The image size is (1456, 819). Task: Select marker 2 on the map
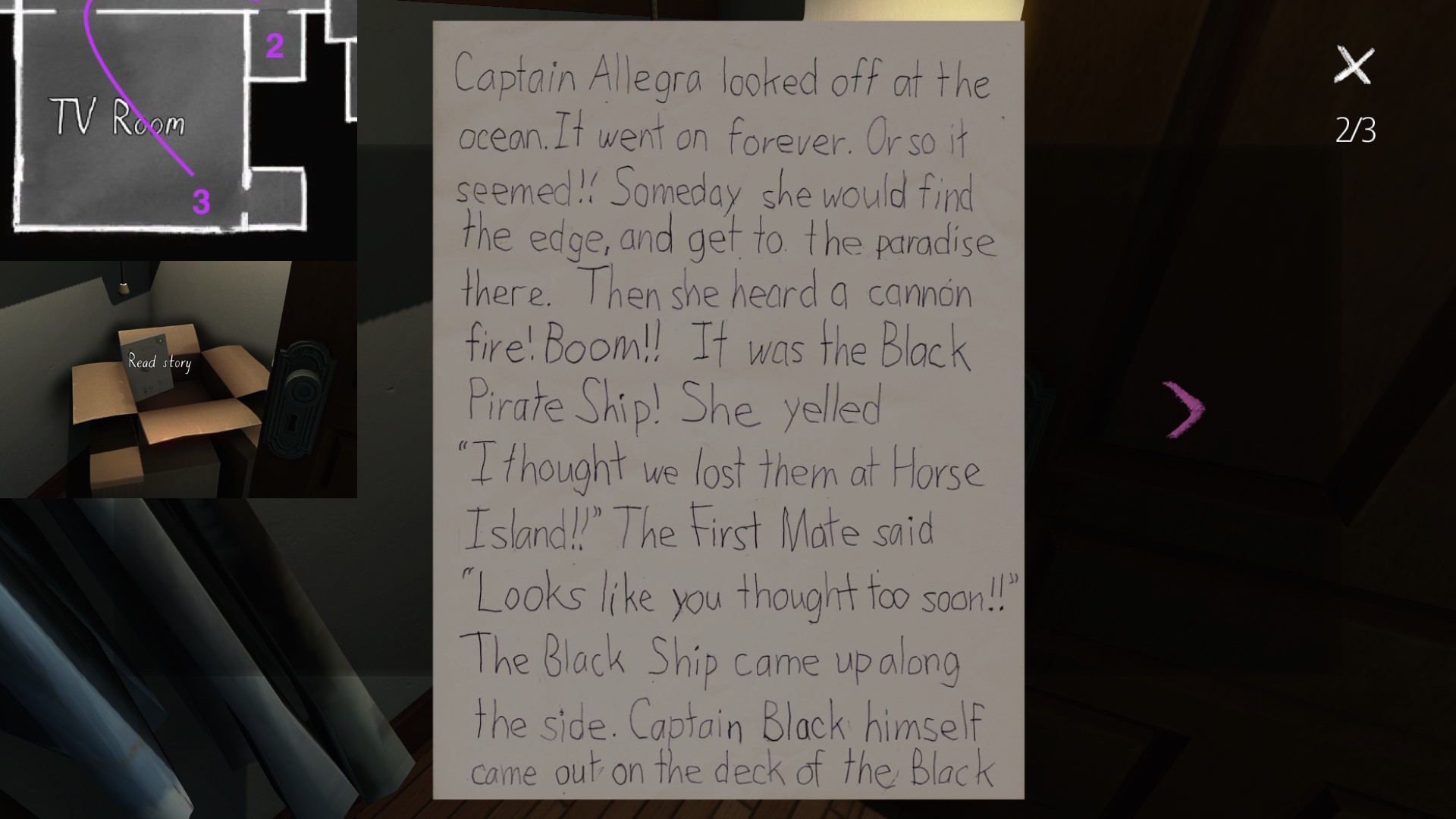coord(275,45)
